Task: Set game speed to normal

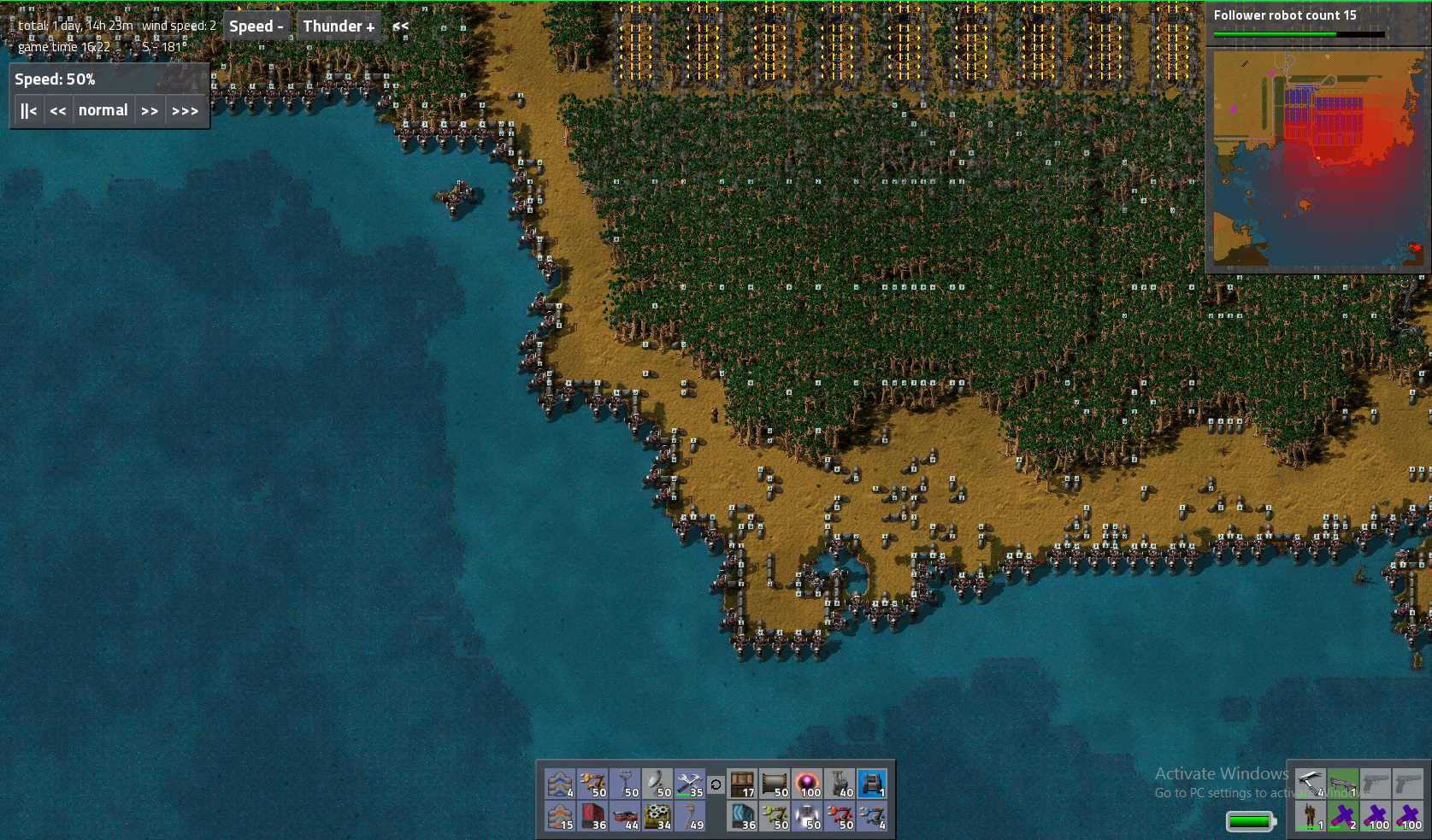Action: pyautogui.click(x=103, y=110)
